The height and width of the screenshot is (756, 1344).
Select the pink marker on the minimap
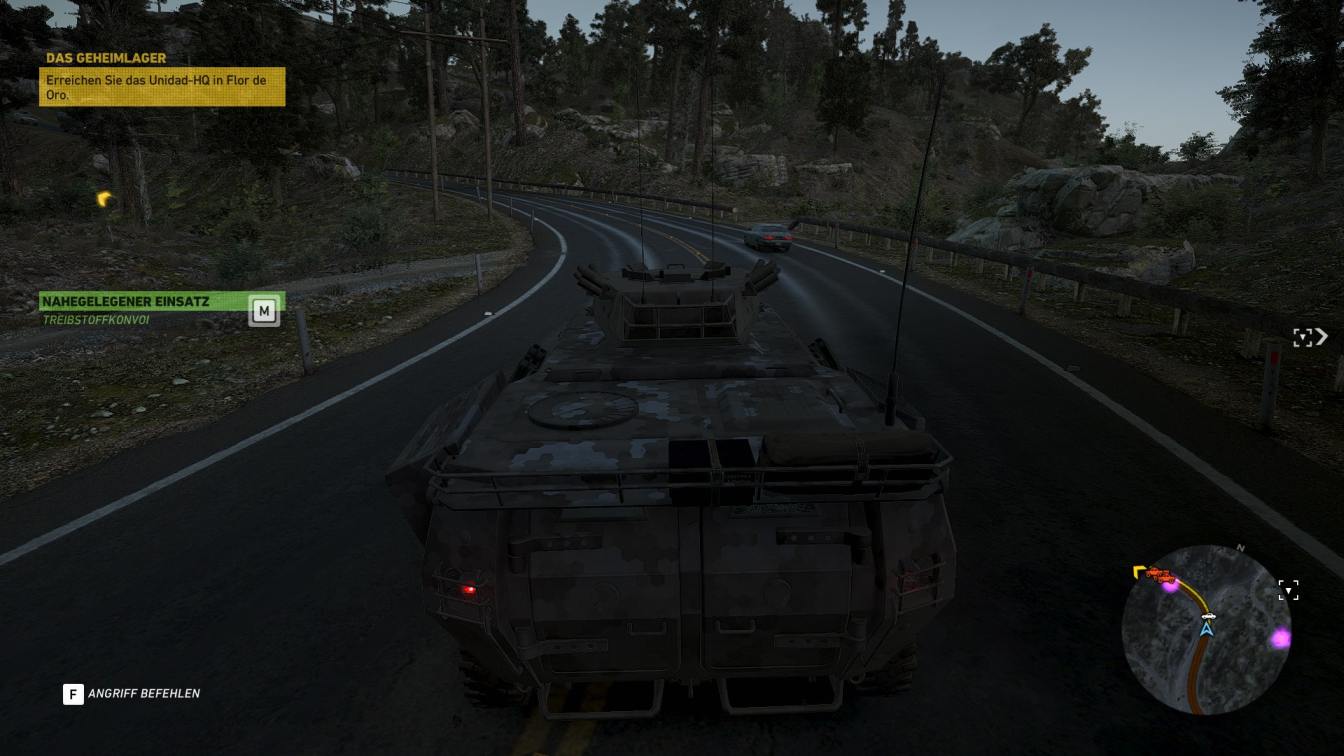point(1280,638)
